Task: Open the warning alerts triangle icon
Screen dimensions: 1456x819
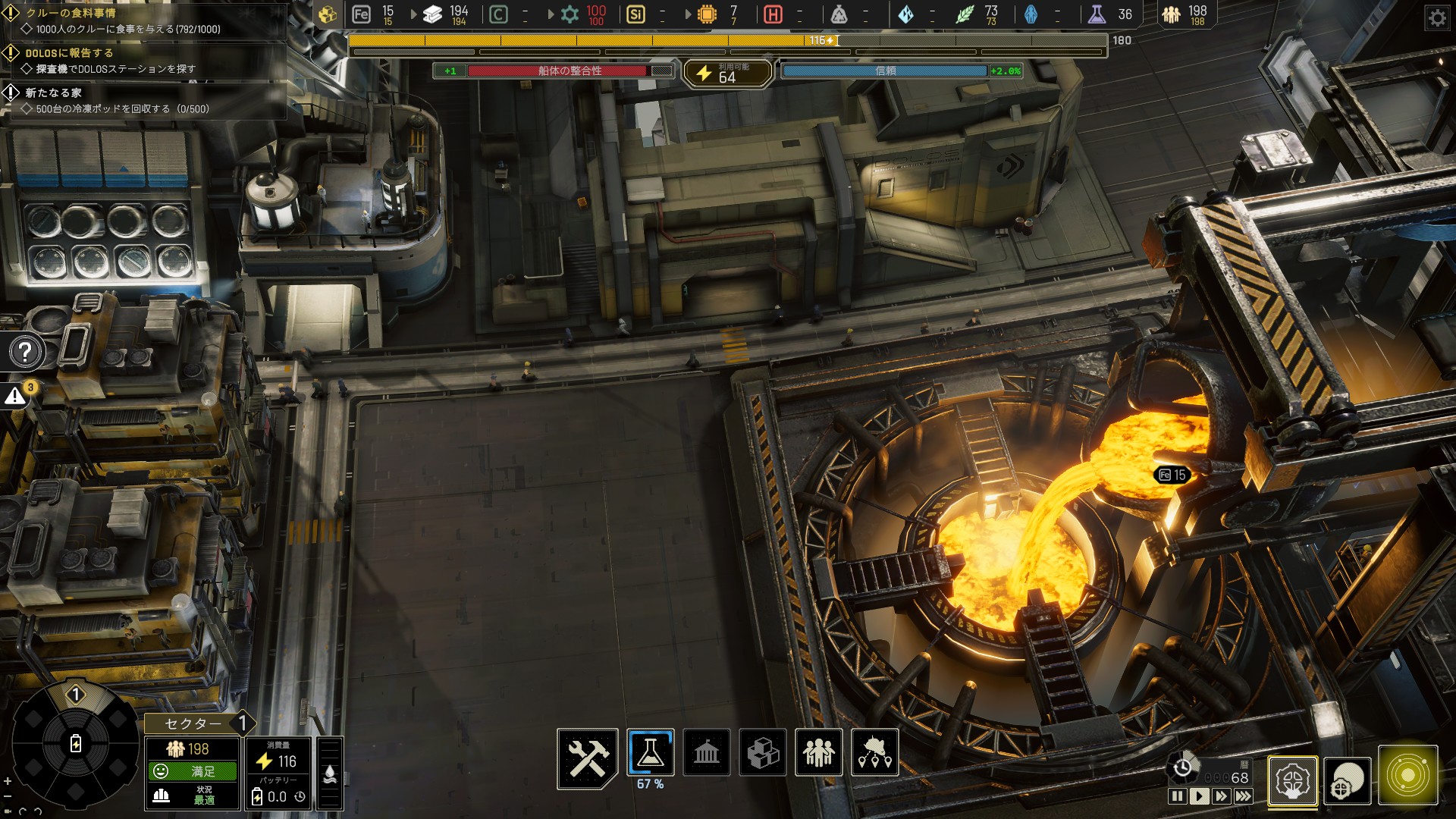Action: (15, 396)
